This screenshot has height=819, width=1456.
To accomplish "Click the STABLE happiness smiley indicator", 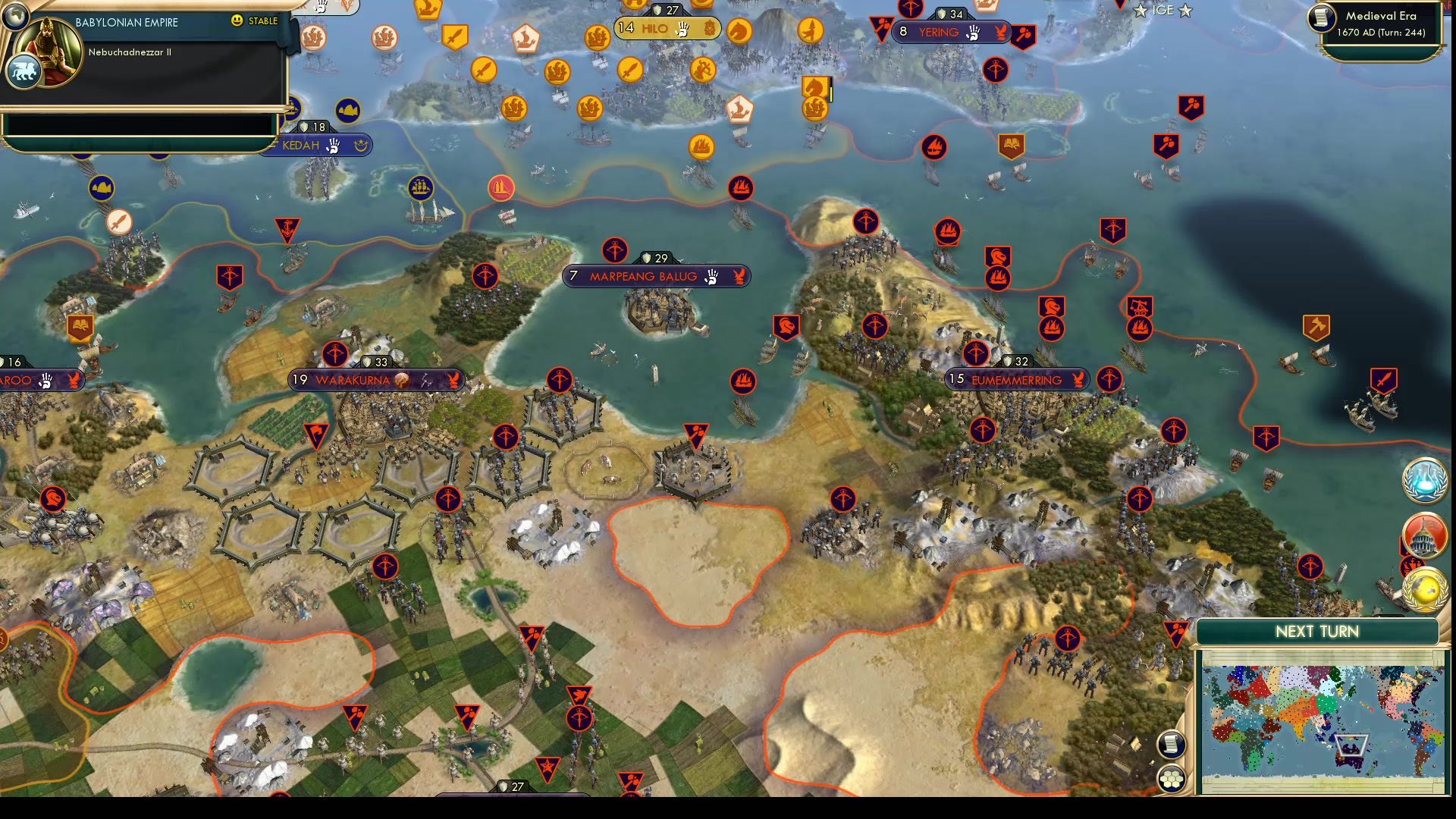I will point(237,23).
